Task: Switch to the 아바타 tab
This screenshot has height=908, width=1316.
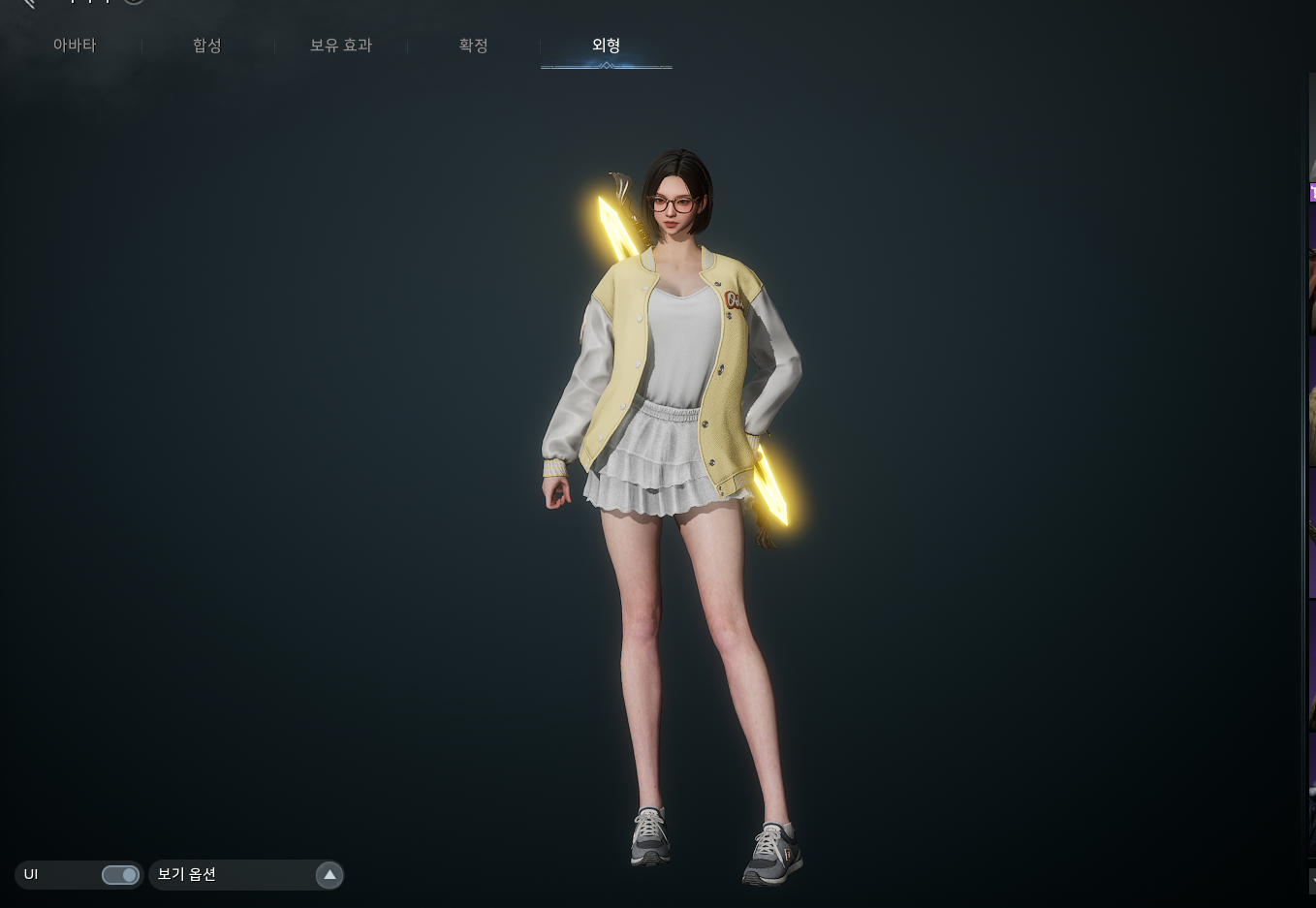Action: (x=75, y=46)
